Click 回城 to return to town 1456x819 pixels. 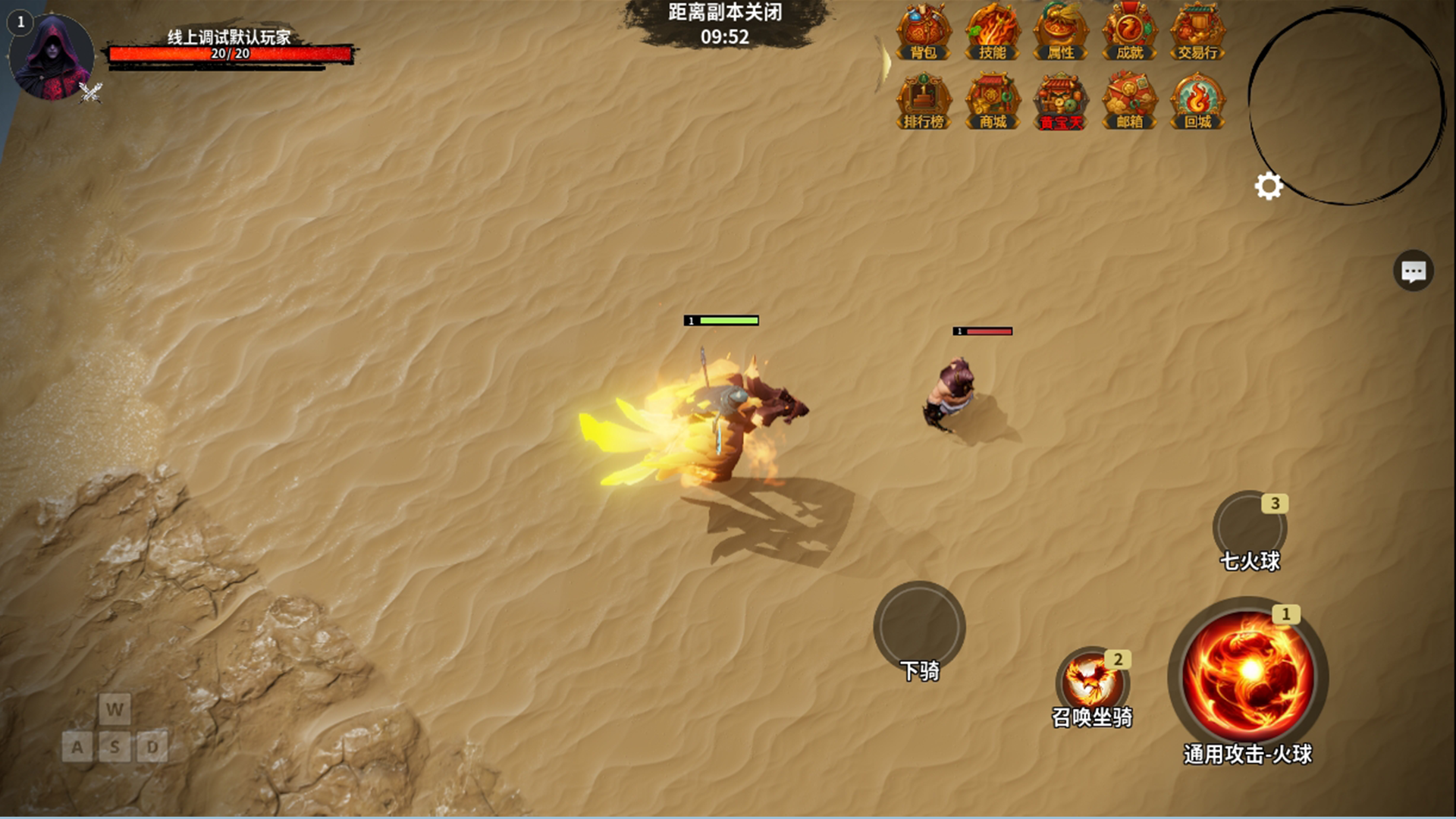coord(1197,102)
